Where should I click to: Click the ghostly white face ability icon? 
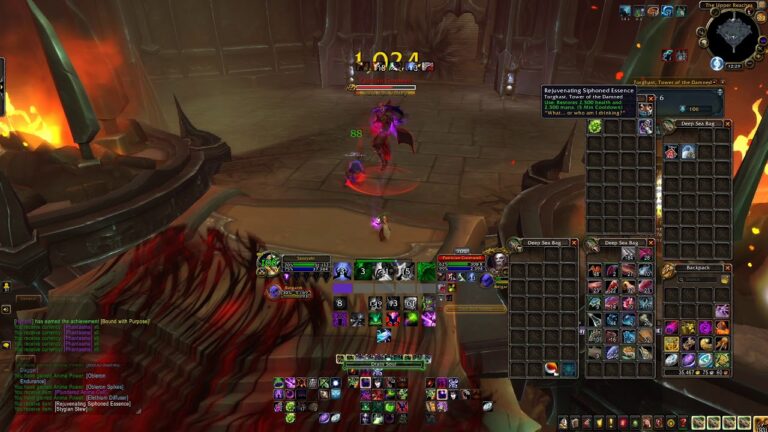(342, 270)
